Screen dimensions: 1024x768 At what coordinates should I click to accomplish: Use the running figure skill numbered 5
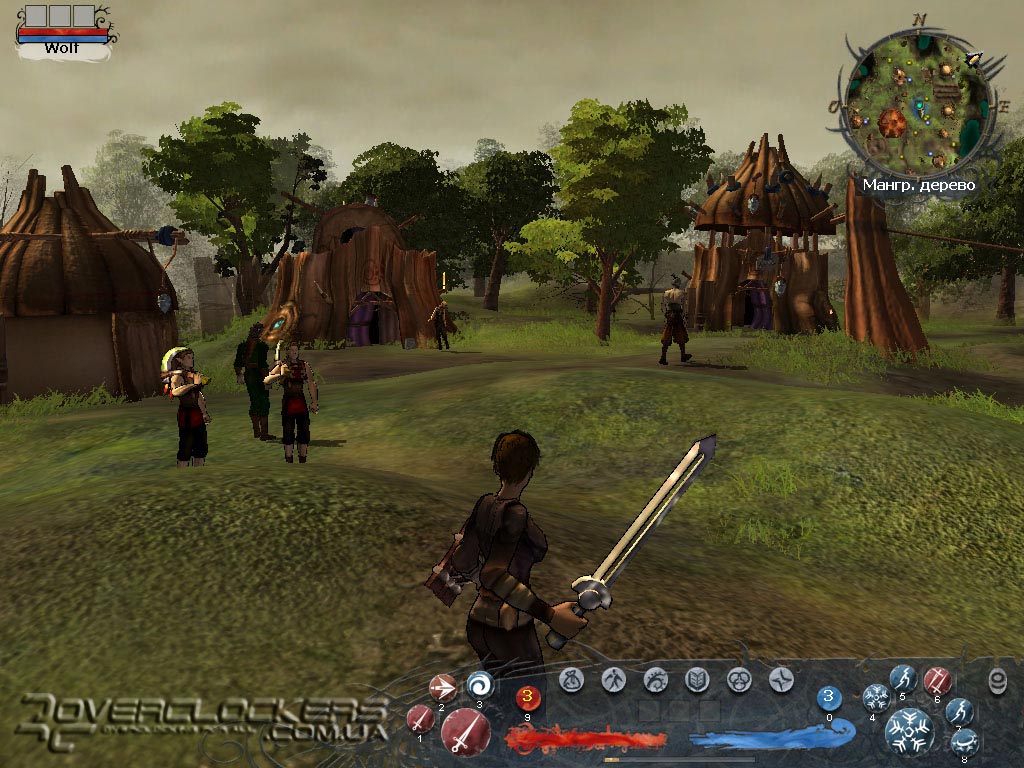[903, 678]
